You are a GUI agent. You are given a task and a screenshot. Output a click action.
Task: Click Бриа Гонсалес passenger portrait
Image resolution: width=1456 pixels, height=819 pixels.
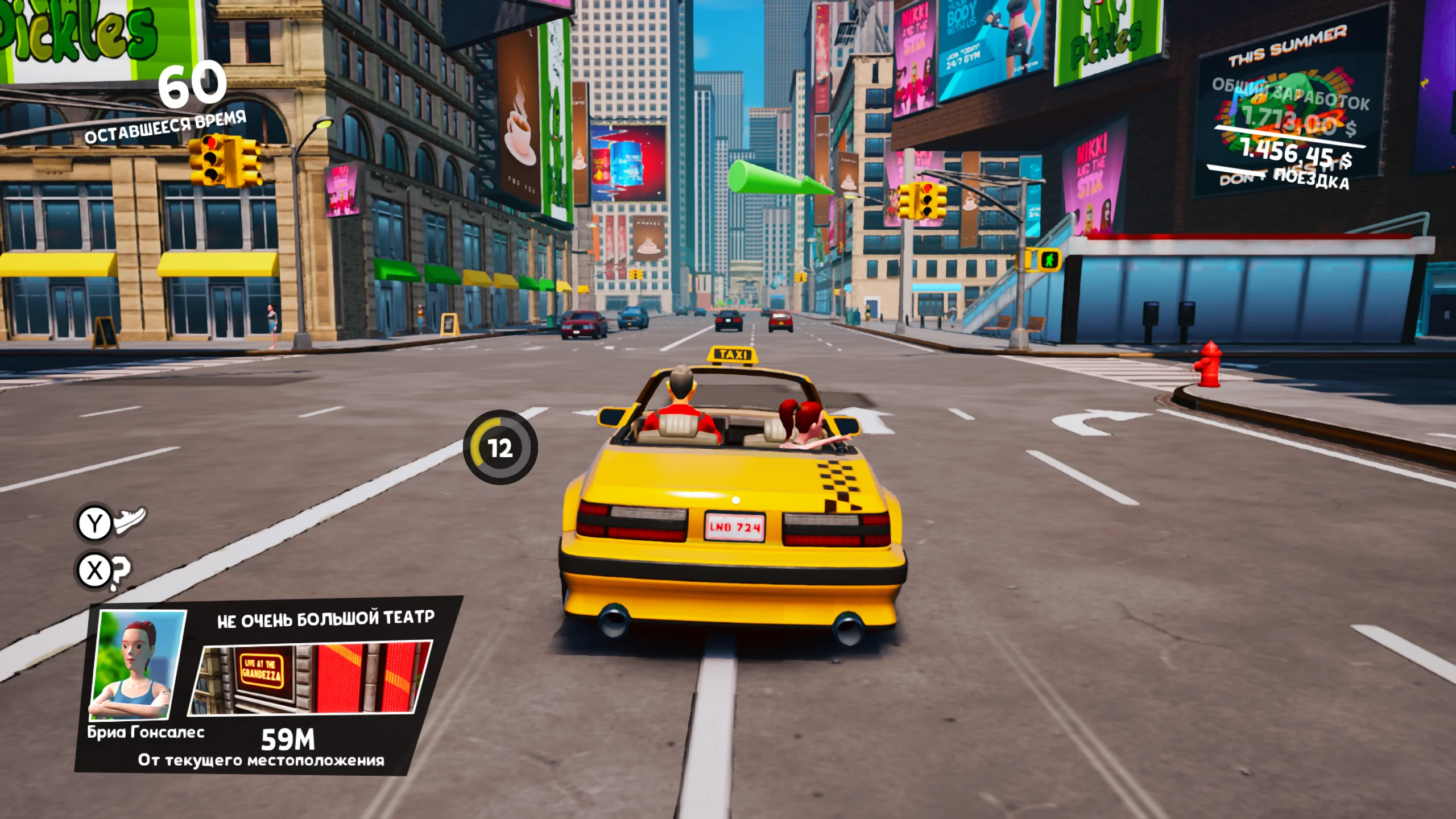pos(136,664)
